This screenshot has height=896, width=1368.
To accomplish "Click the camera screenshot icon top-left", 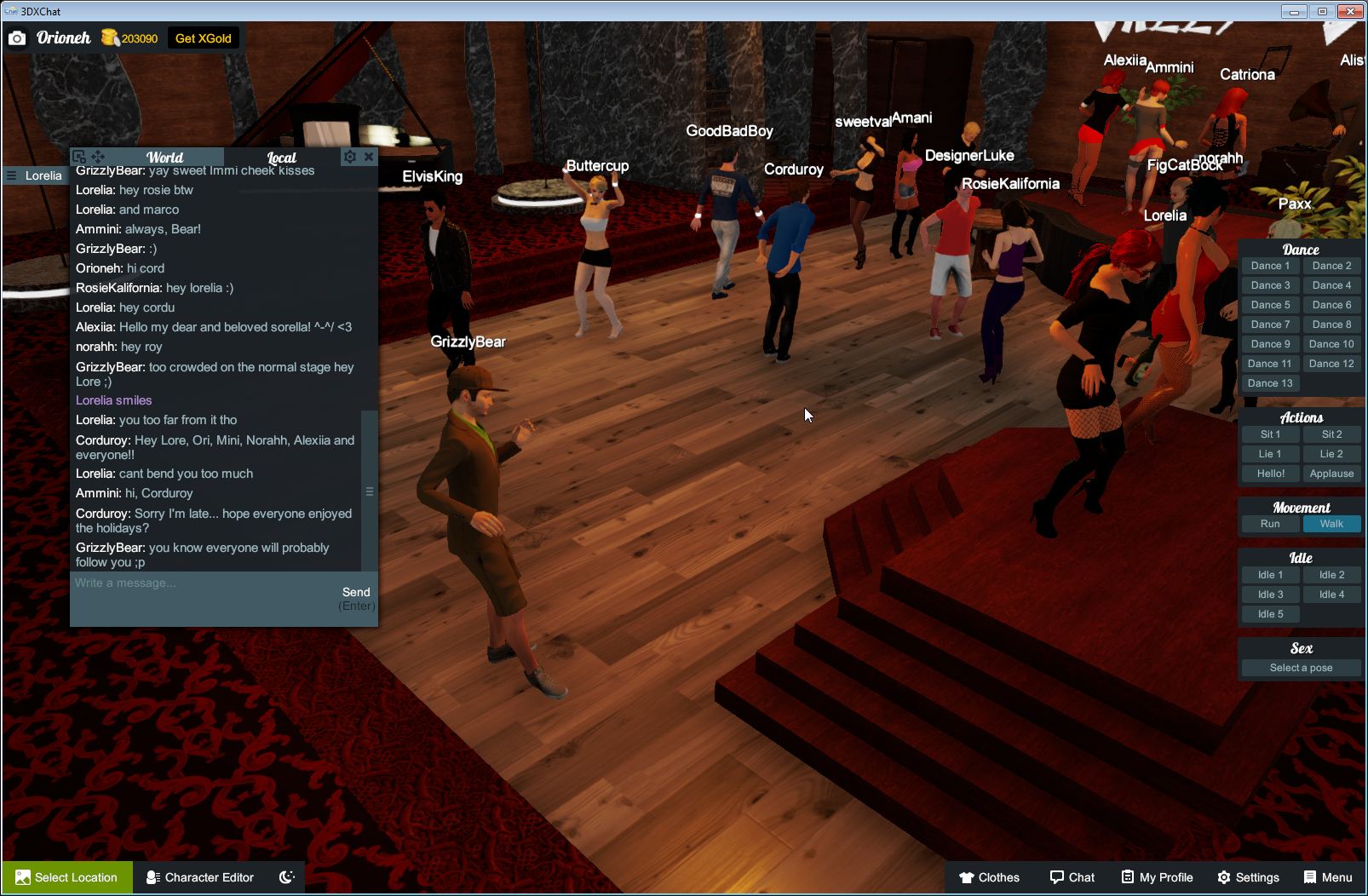I will 17,37.
